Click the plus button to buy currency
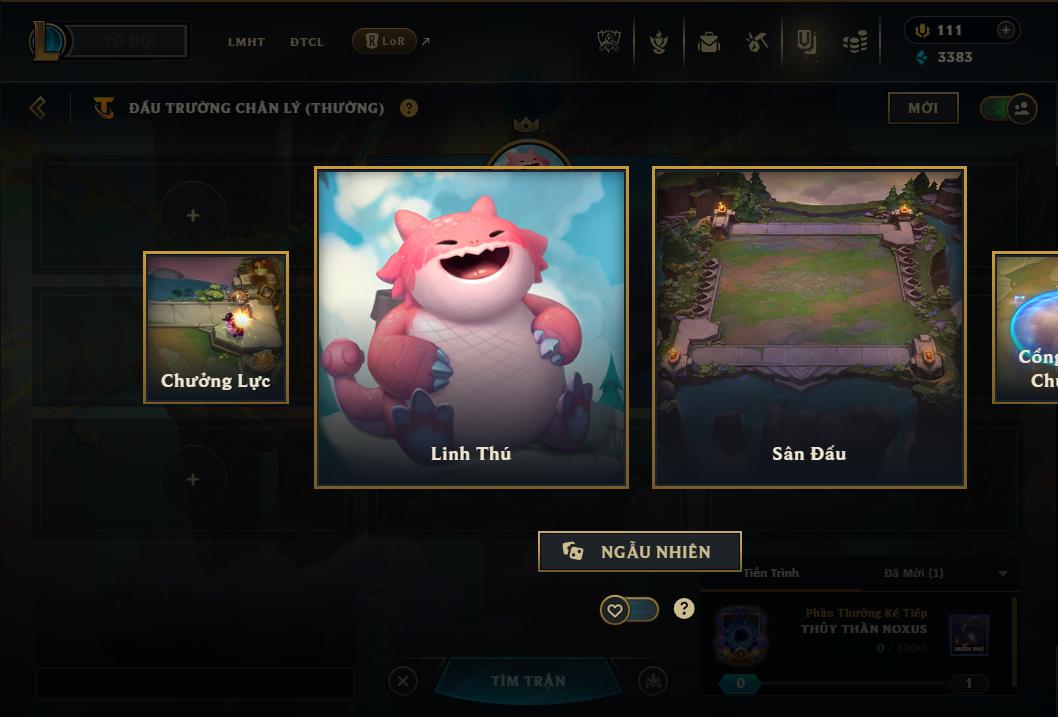The image size is (1058, 717). (1005, 30)
